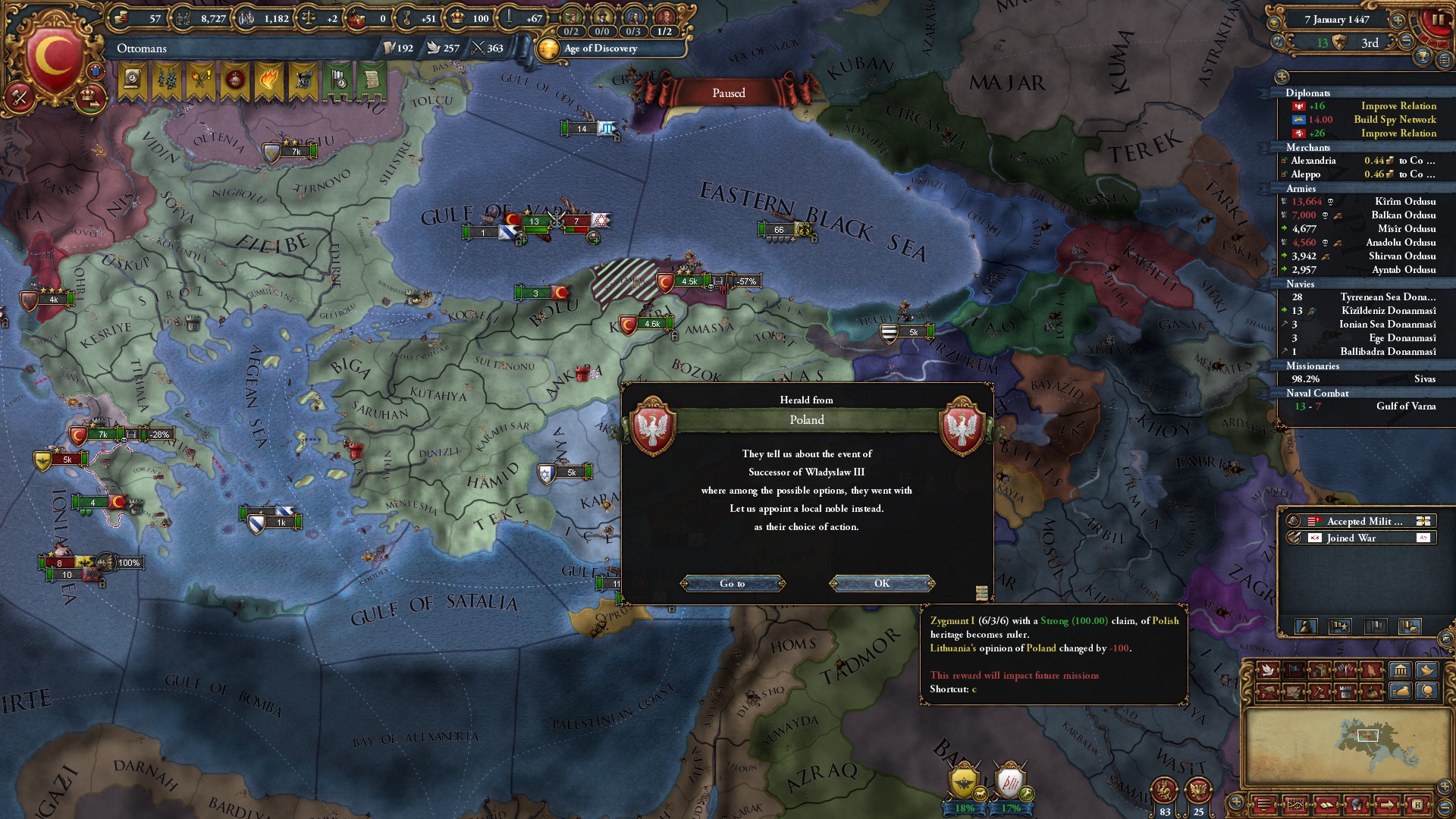Open the Gulf of Varna naval combat
Image resolution: width=1456 pixels, height=819 pixels.
[x=1405, y=406]
